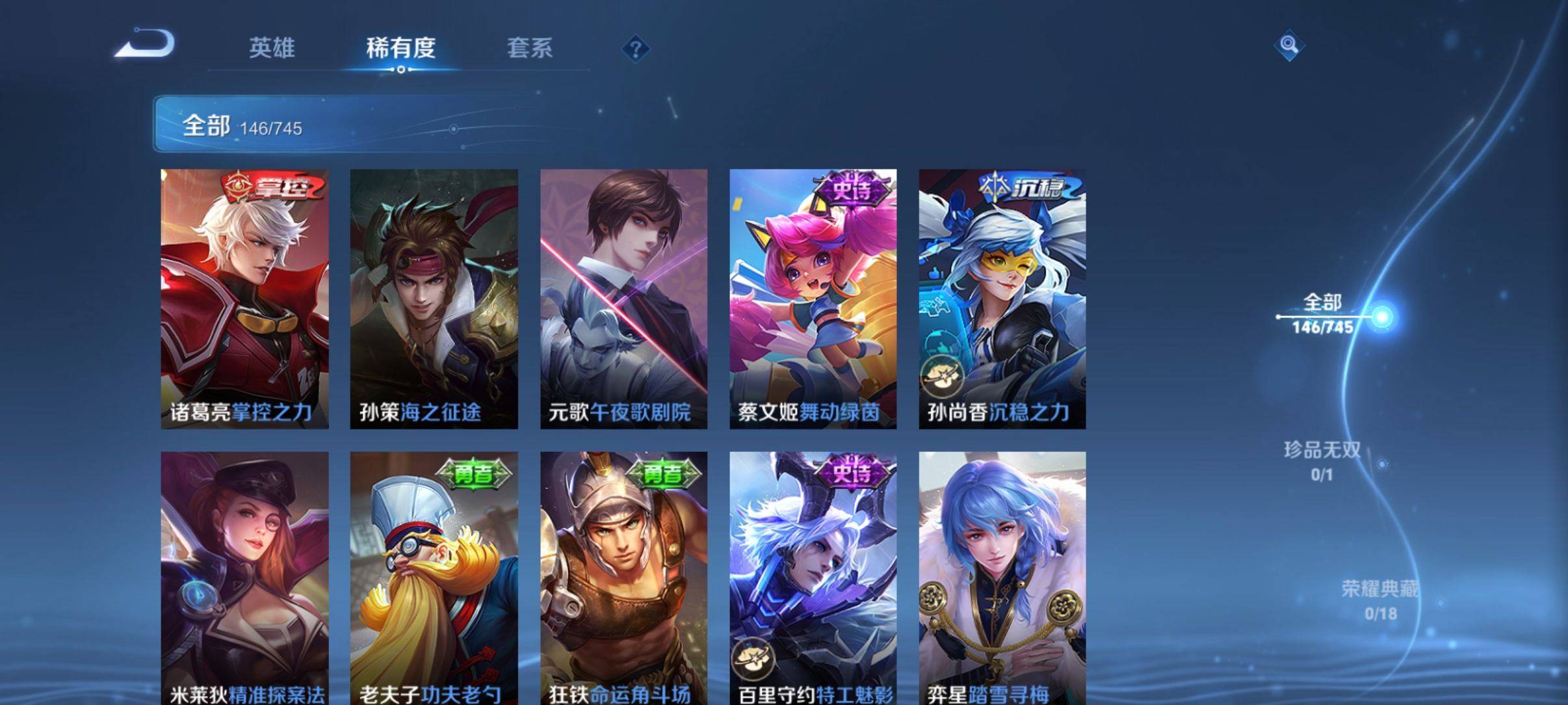The image size is (1568, 705).
Task: Select the 孙策 海之征途 skin card
Action: [x=434, y=299]
